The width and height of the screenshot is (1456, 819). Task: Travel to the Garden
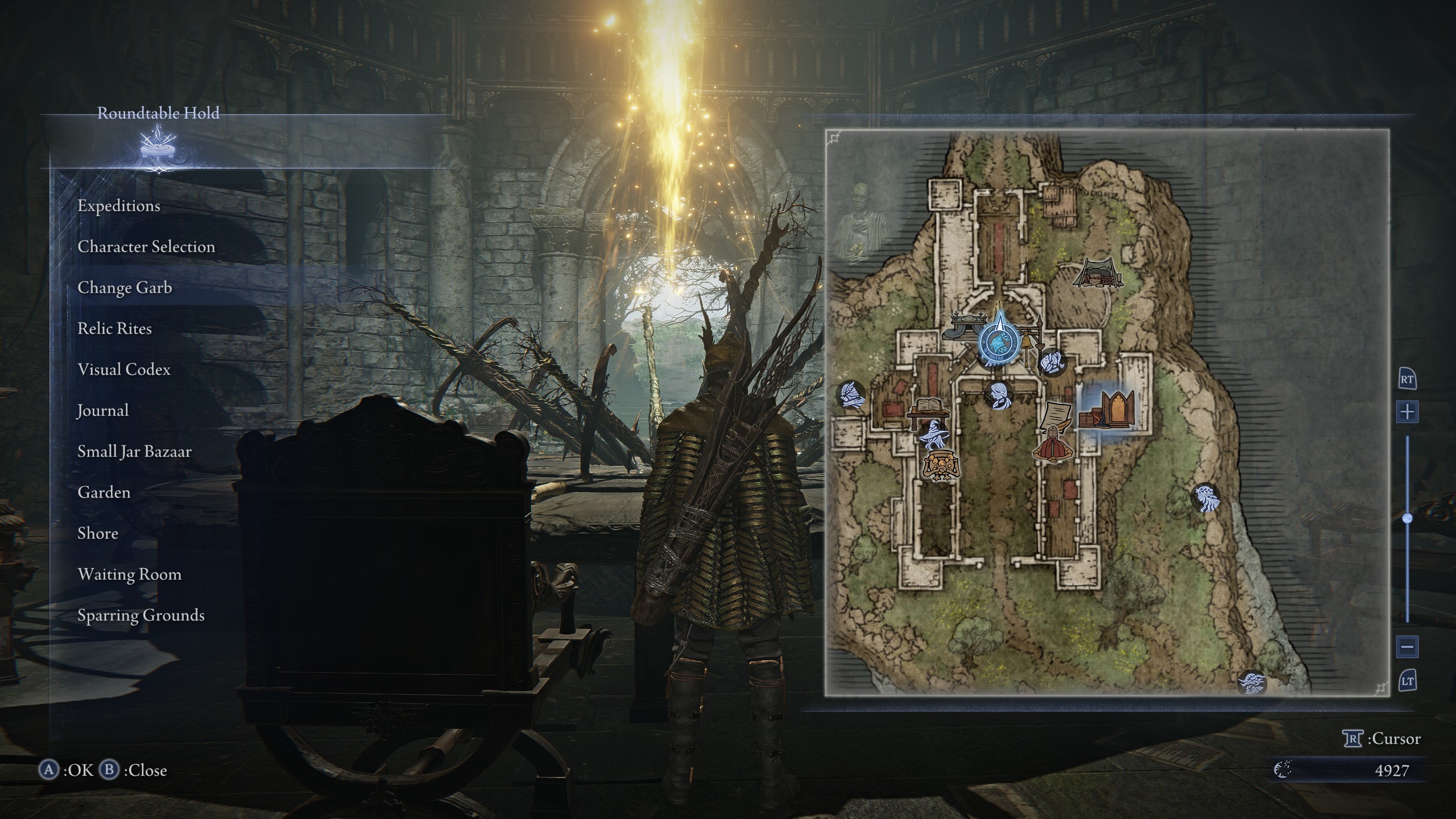pyautogui.click(x=104, y=493)
